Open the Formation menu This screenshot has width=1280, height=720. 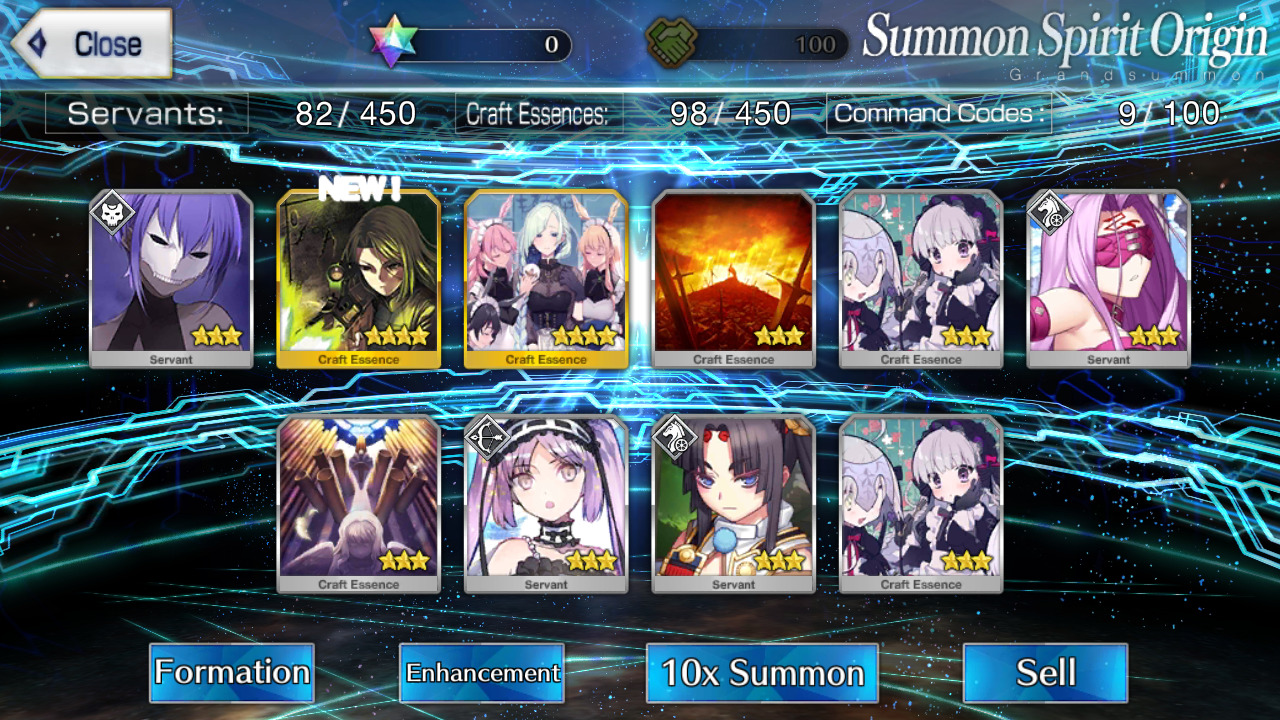click(x=231, y=672)
